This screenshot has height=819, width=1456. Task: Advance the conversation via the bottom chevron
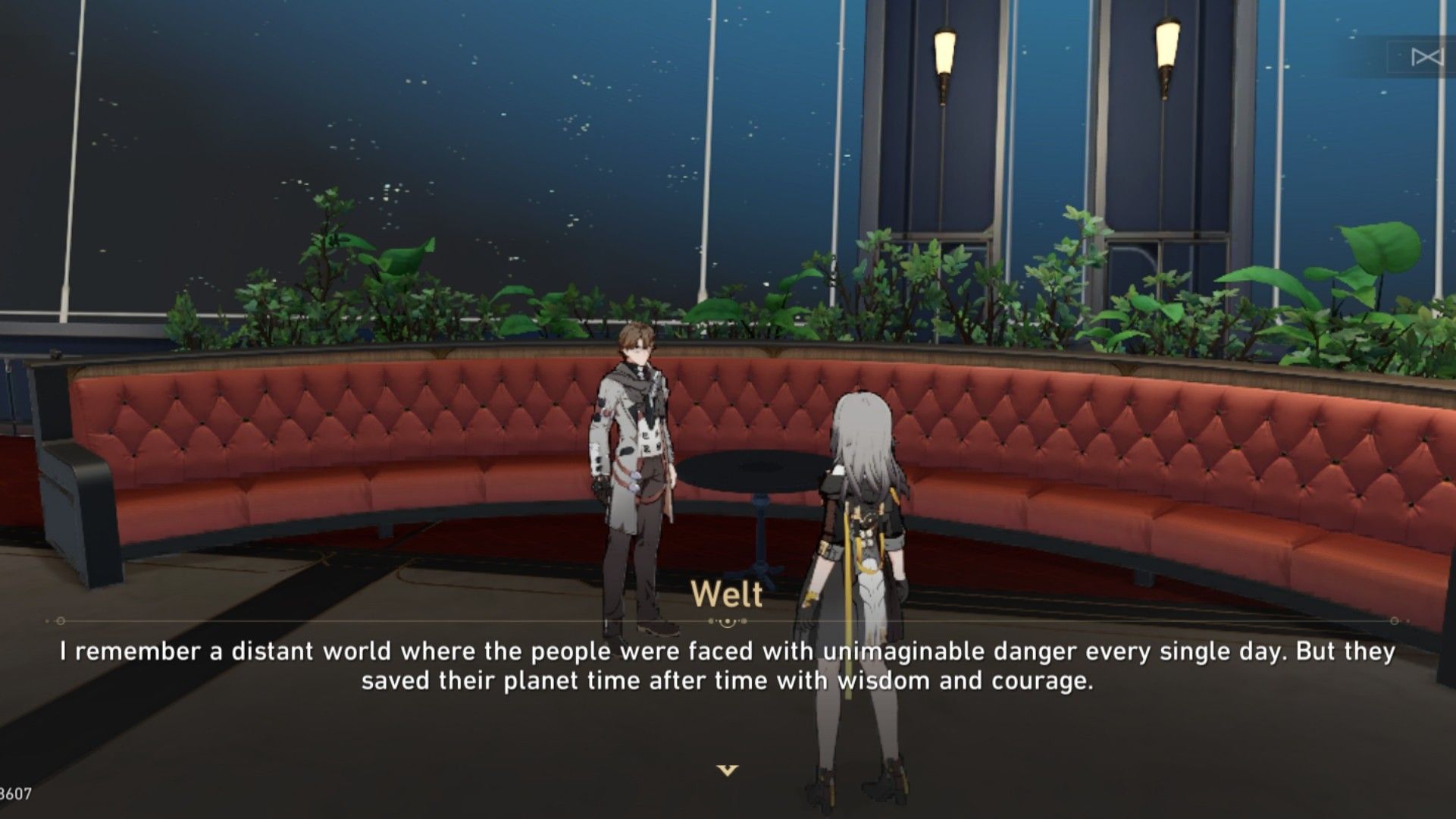click(727, 769)
